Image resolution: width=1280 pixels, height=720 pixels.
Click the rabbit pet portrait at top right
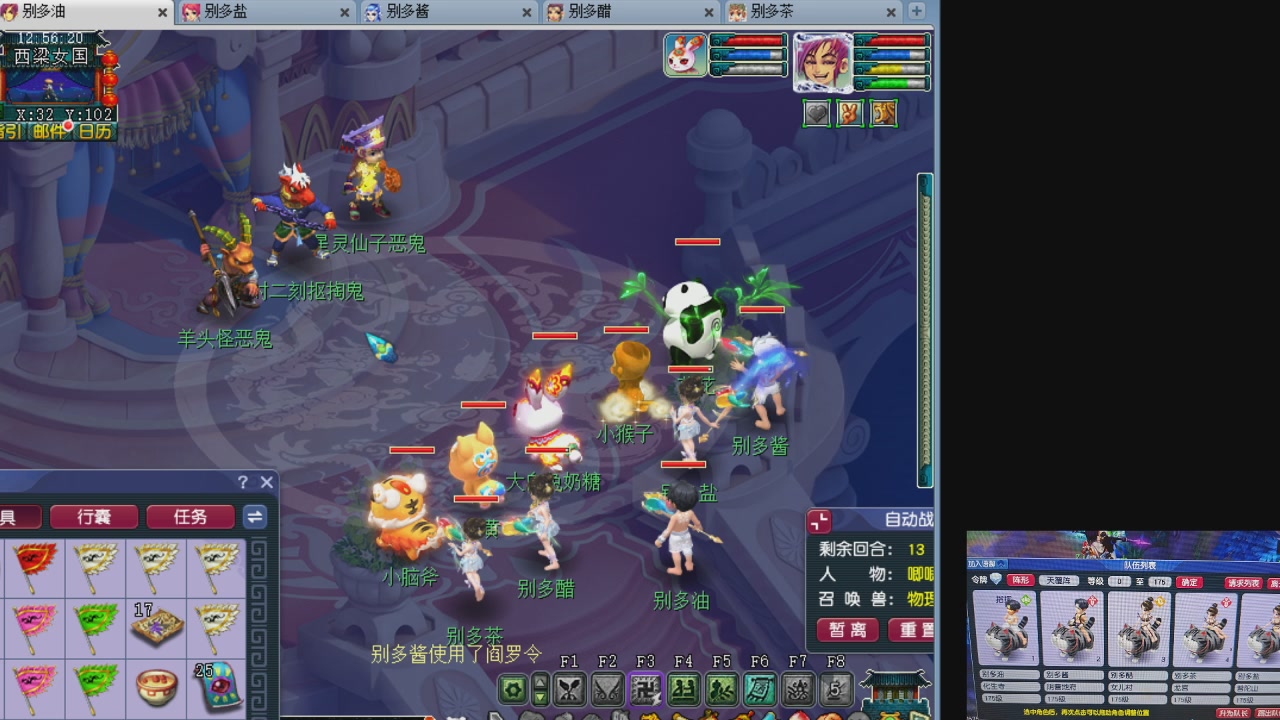tap(687, 54)
